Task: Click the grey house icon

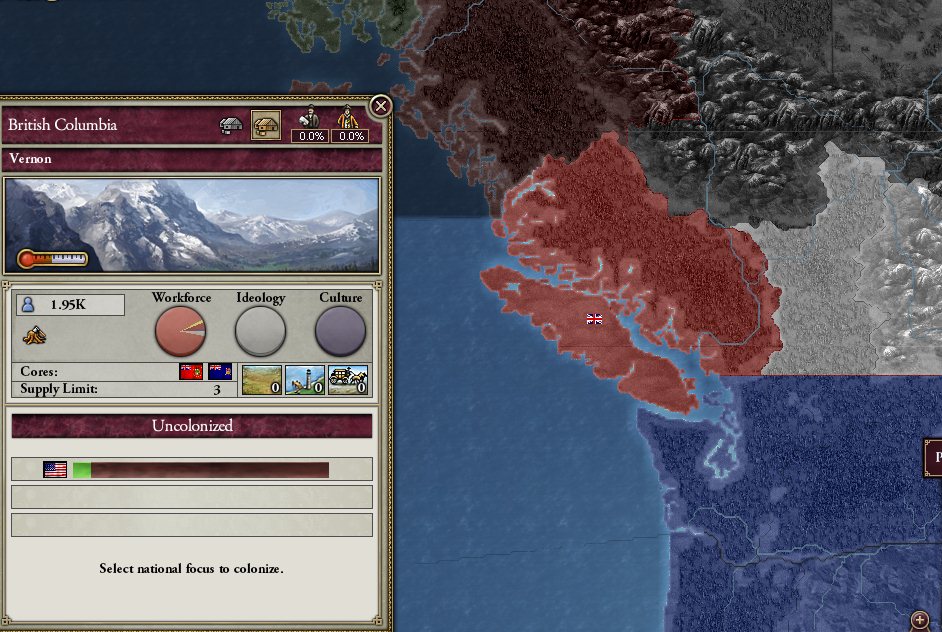Action: (231, 126)
